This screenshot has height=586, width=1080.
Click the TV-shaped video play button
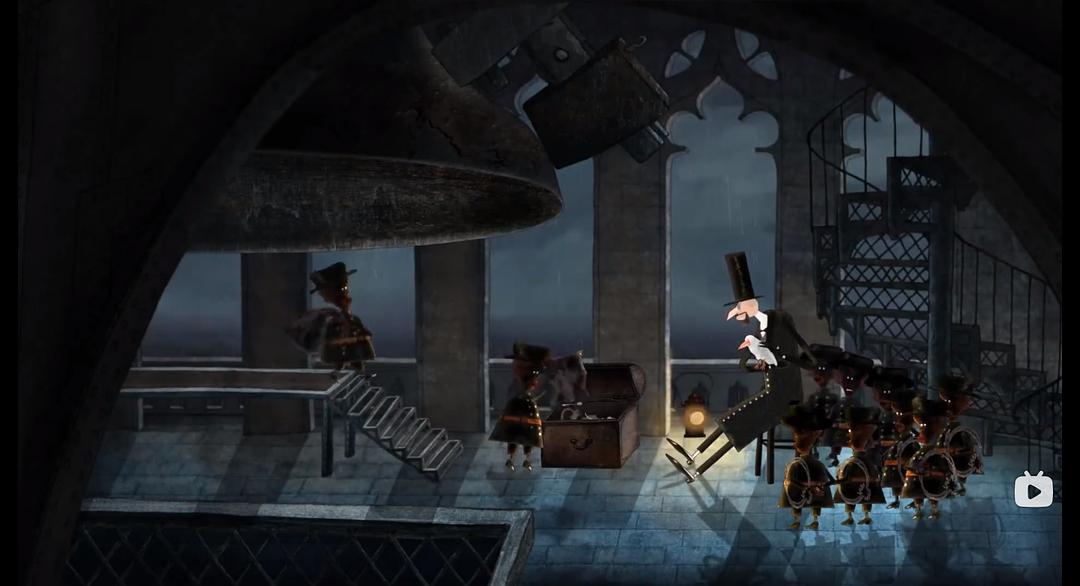tap(1033, 490)
